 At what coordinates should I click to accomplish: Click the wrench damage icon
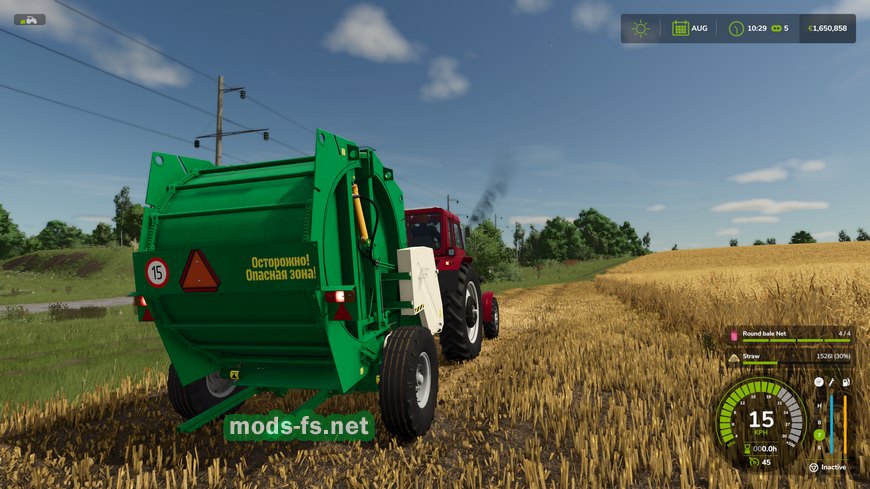(831, 382)
